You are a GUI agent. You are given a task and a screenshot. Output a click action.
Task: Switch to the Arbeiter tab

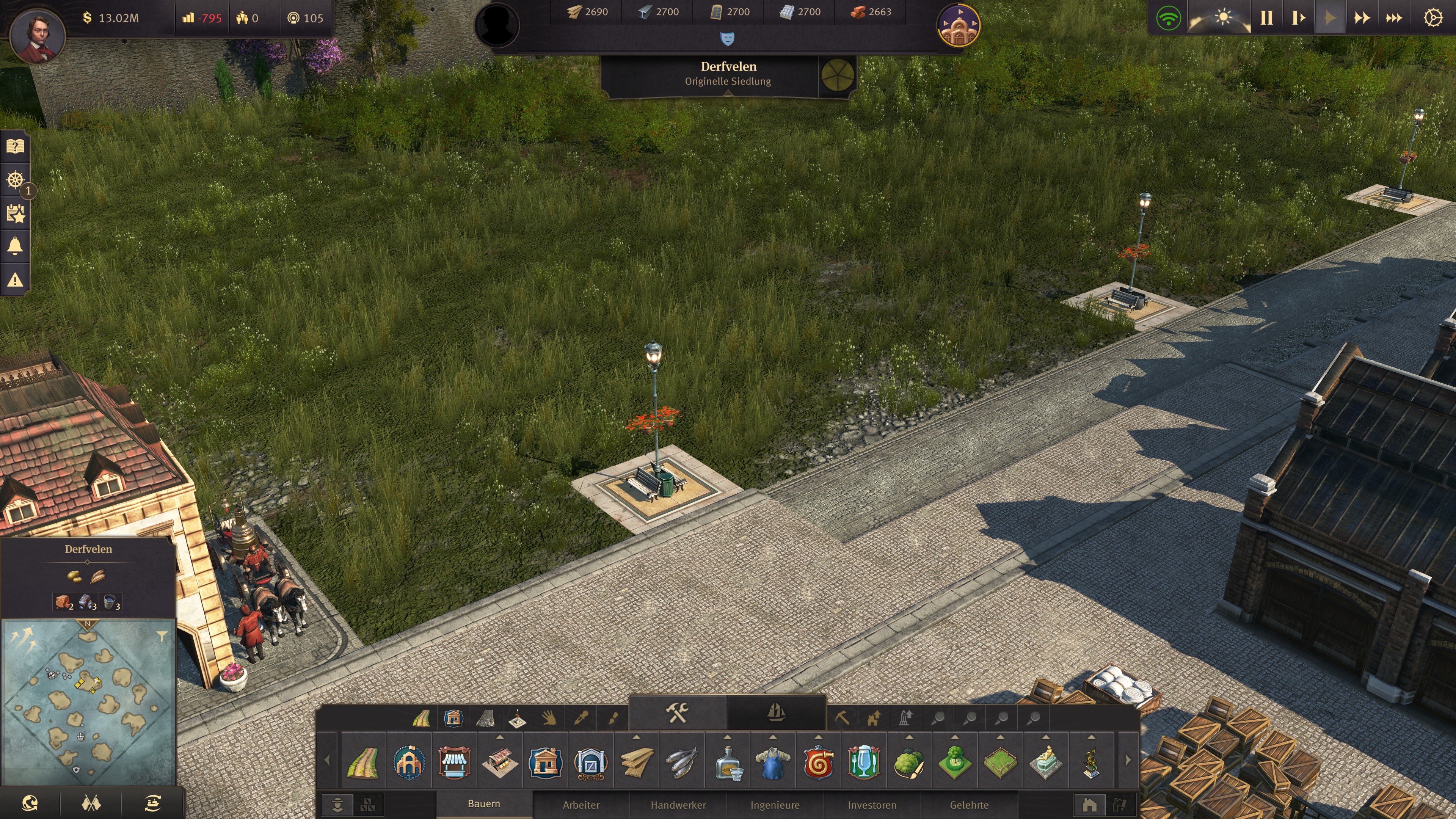(x=581, y=805)
